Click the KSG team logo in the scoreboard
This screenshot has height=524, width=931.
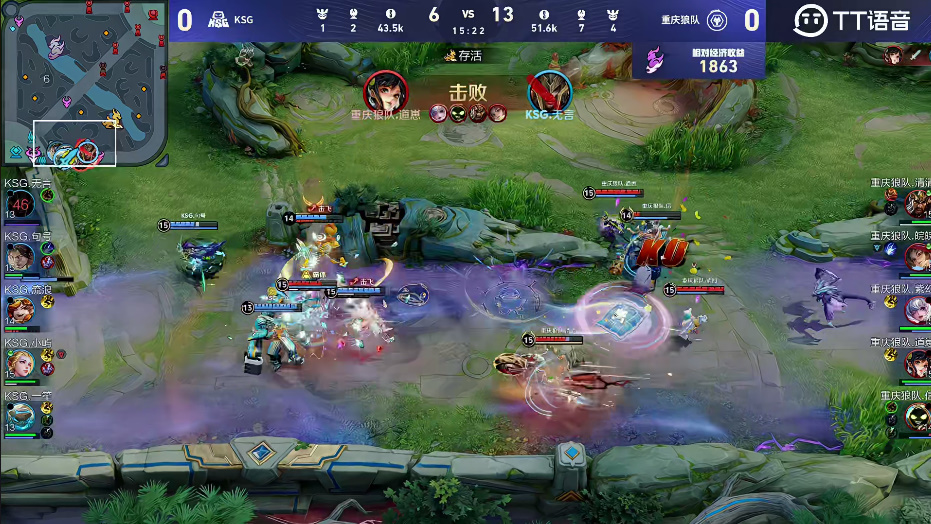click(x=217, y=20)
